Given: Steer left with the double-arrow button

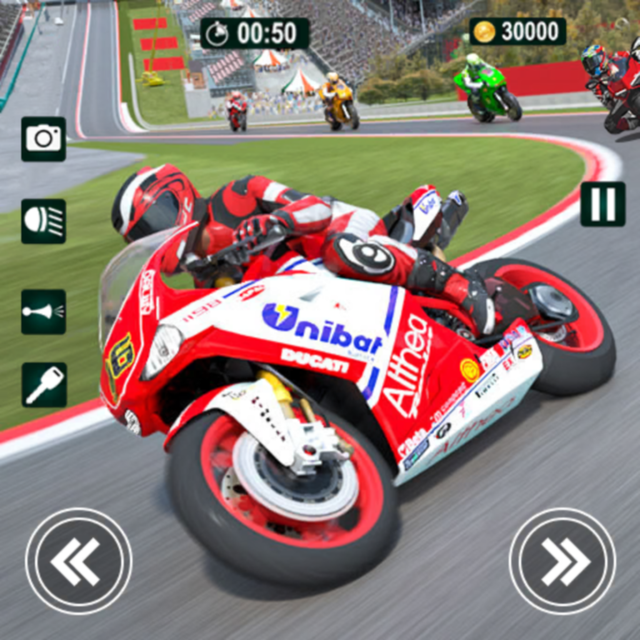Looking at the screenshot, I should click(x=78, y=561).
